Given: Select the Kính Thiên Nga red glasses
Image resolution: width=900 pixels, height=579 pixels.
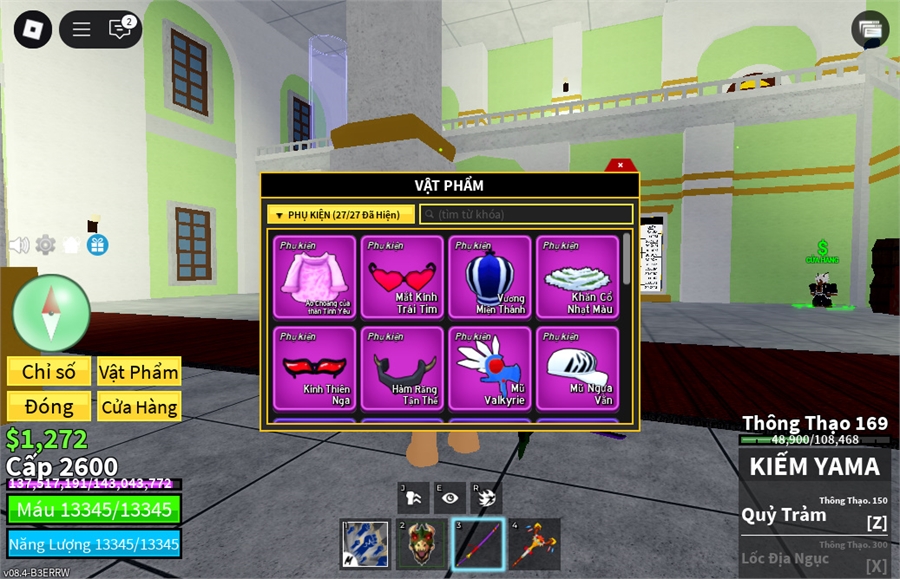Looking at the screenshot, I should [x=315, y=368].
